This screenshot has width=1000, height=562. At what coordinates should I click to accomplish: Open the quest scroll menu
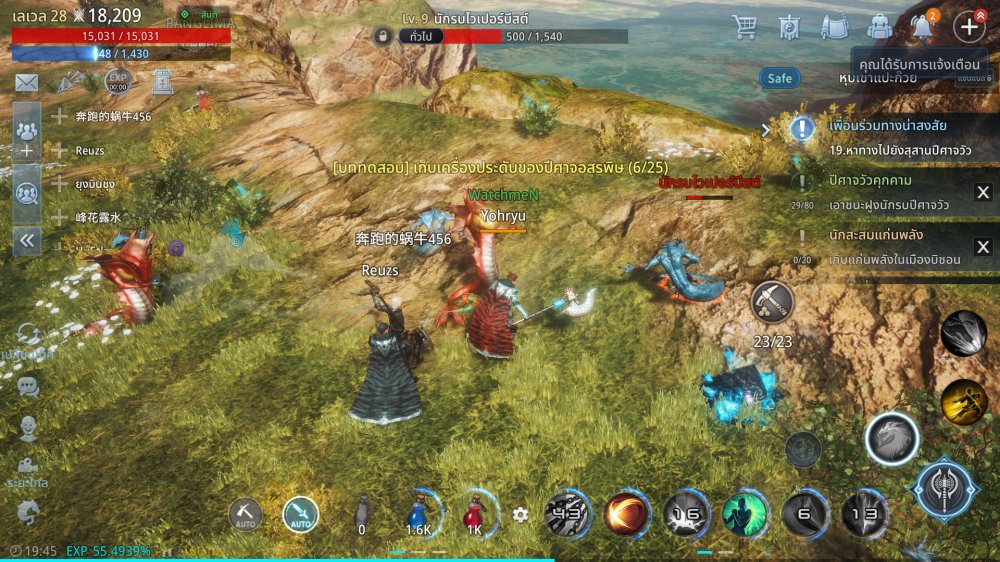834,27
